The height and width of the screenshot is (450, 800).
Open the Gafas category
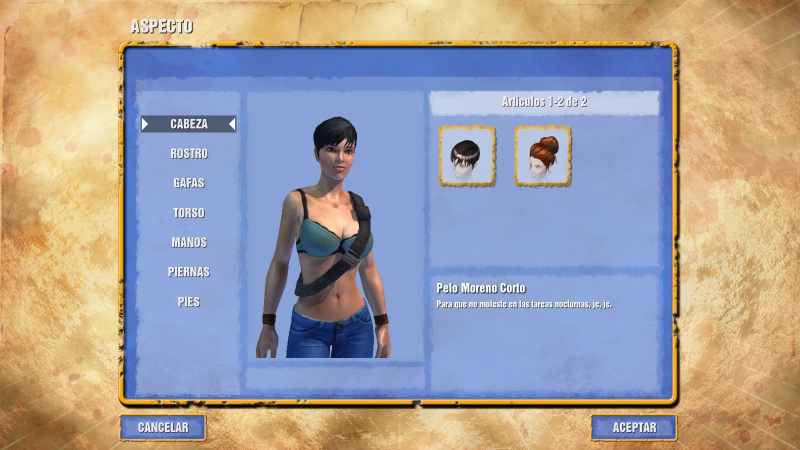pos(189,183)
